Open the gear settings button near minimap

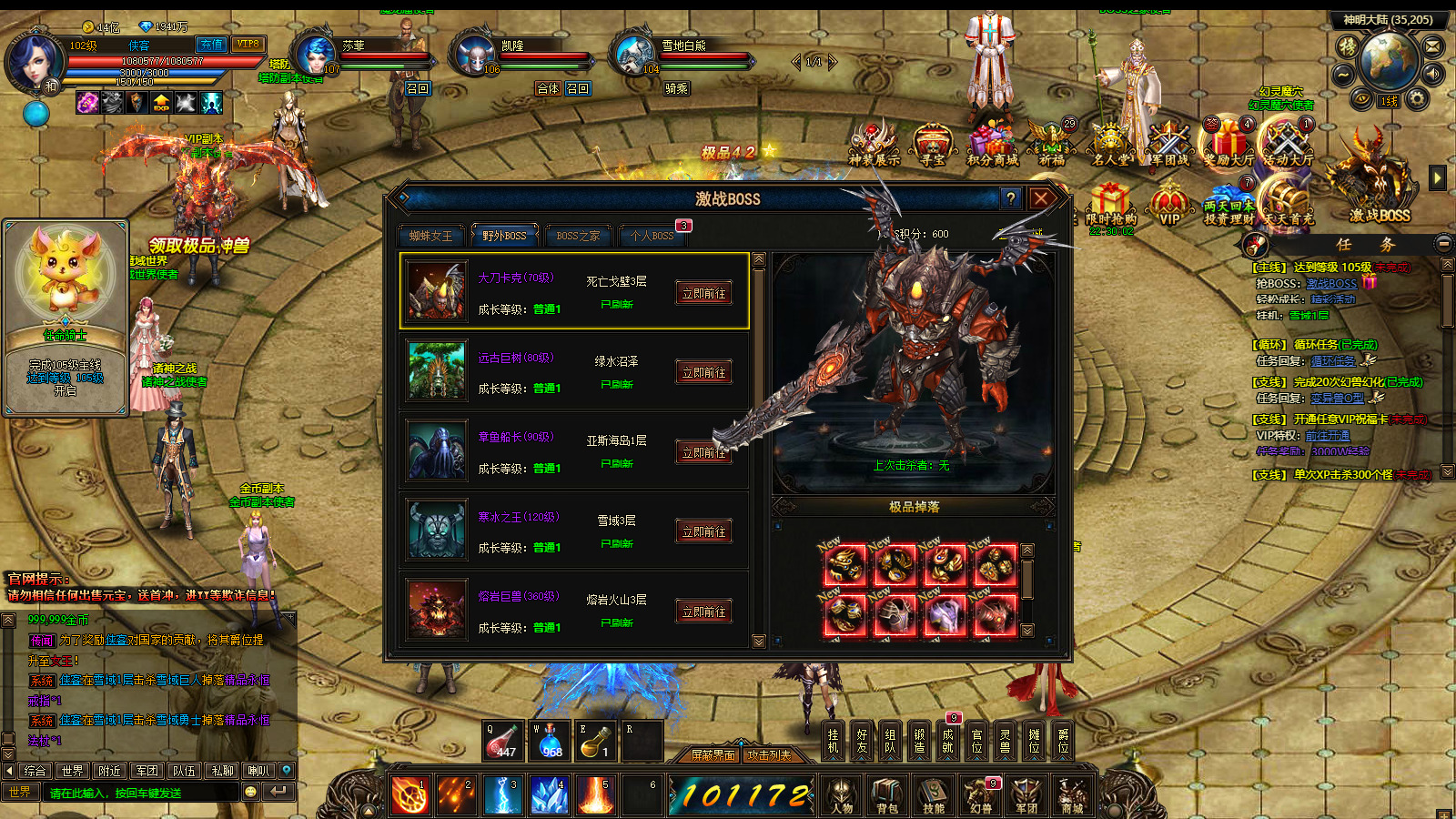[x=1417, y=98]
